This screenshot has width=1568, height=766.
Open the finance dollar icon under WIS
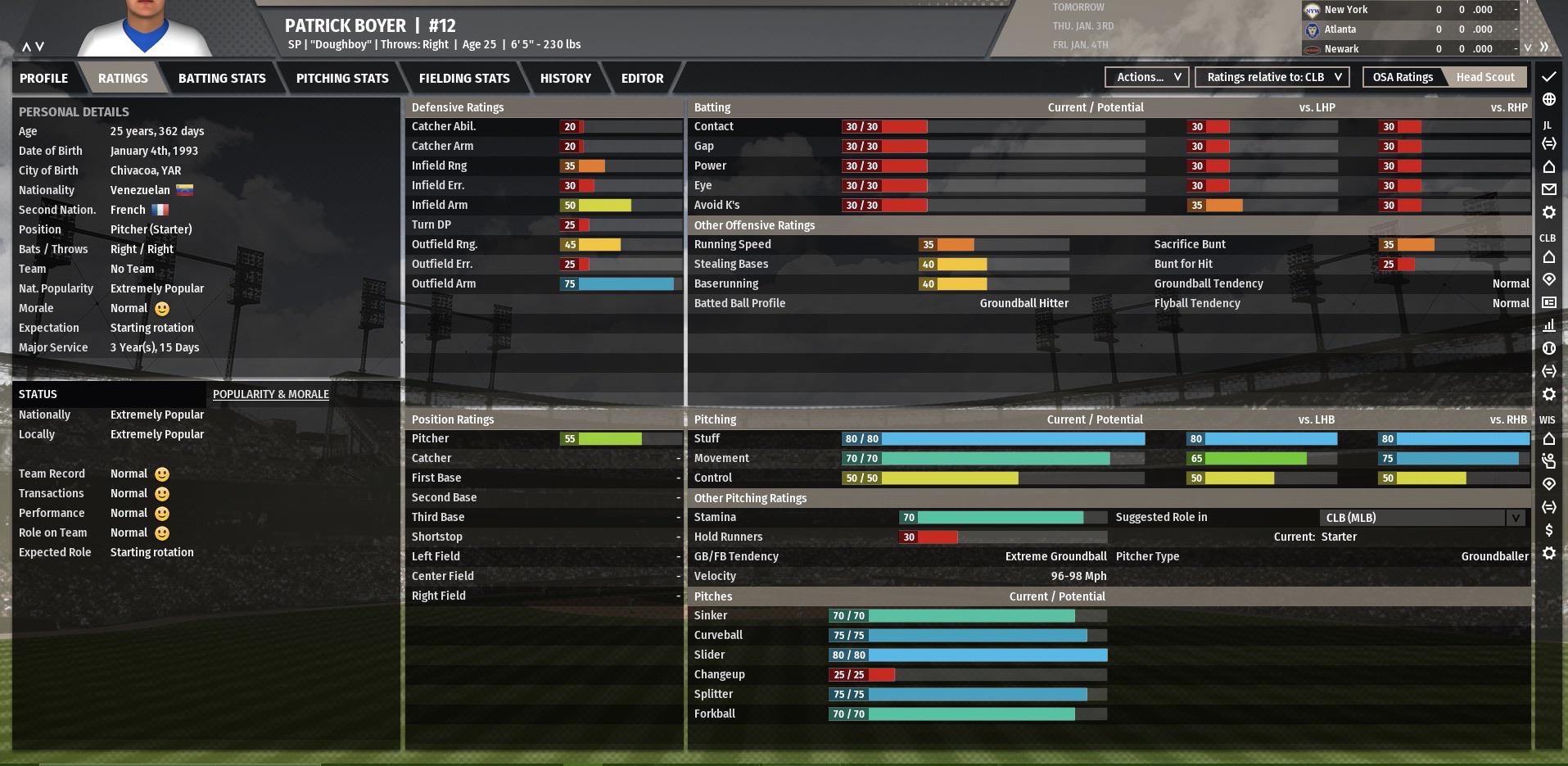pyautogui.click(x=1548, y=530)
